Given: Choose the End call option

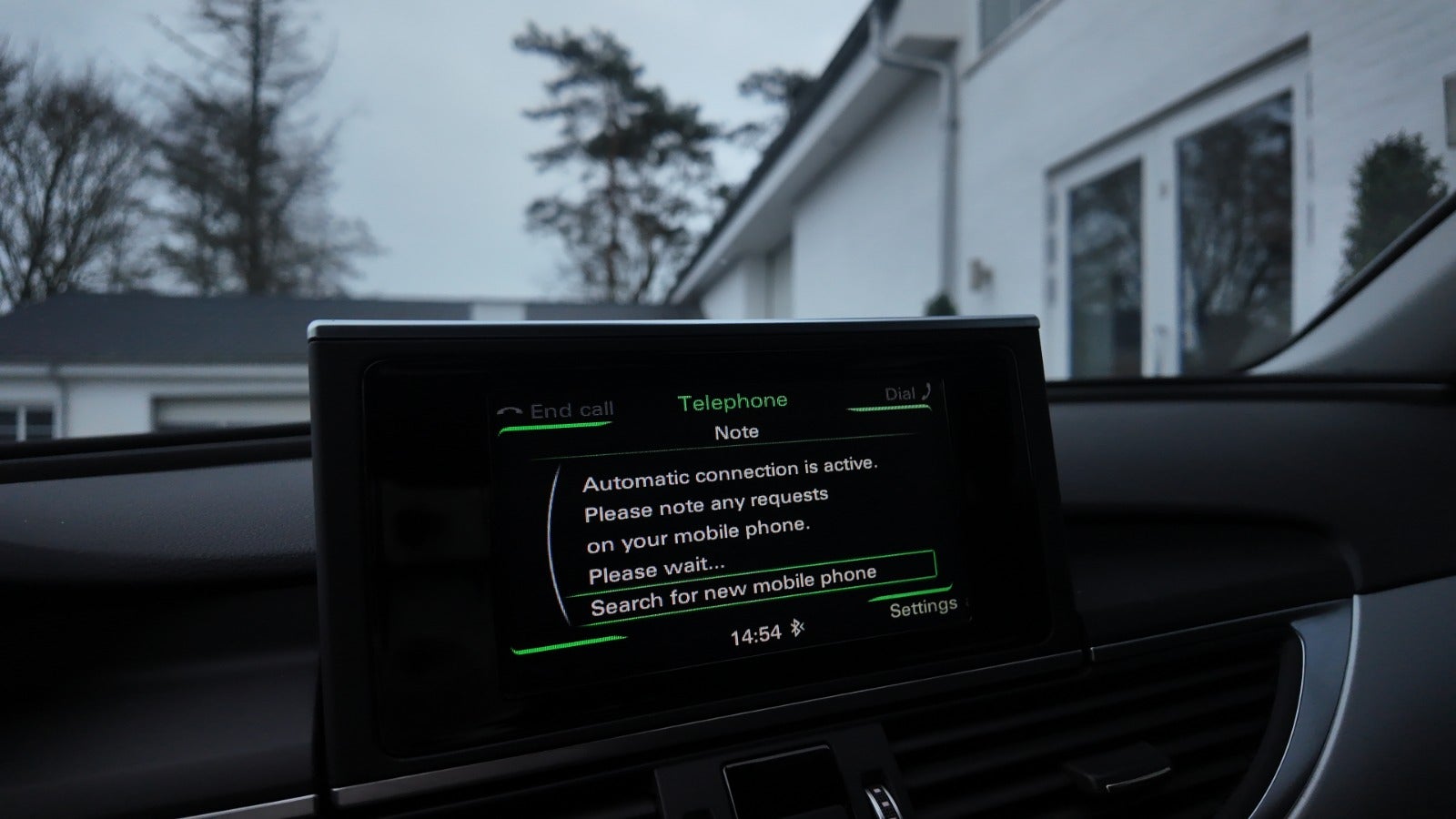Looking at the screenshot, I should (x=558, y=411).
